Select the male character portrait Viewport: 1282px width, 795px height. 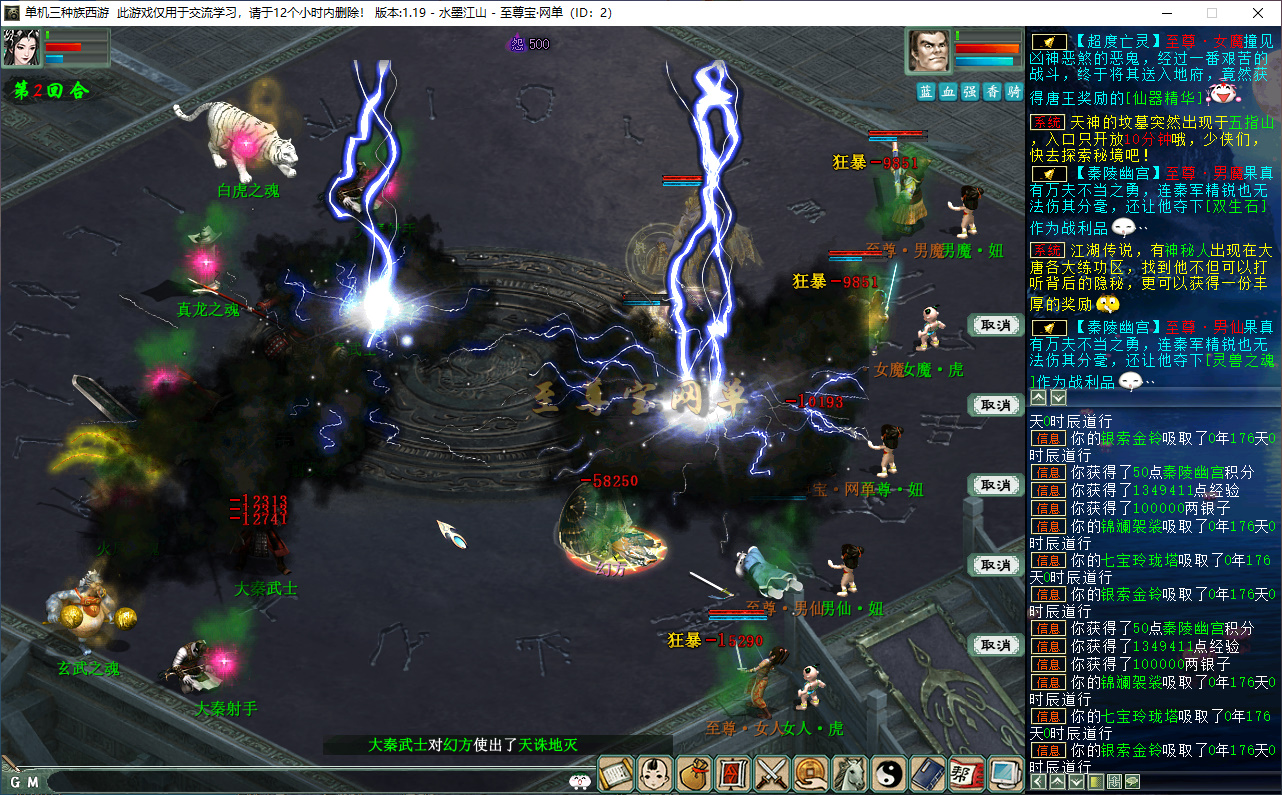(x=928, y=50)
